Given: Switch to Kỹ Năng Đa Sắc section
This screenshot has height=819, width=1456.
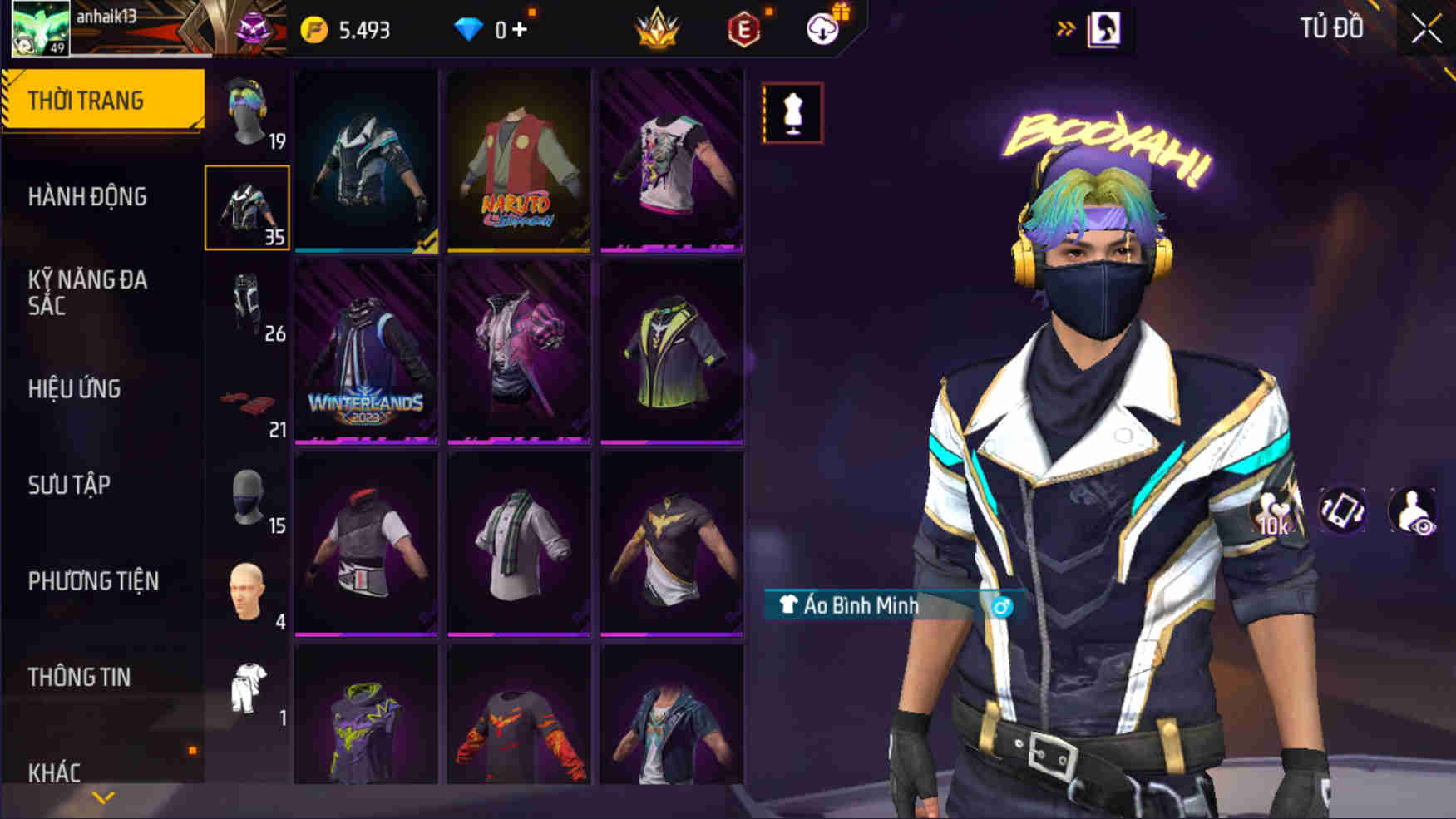Looking at the screenshot, I should [87, 293].
